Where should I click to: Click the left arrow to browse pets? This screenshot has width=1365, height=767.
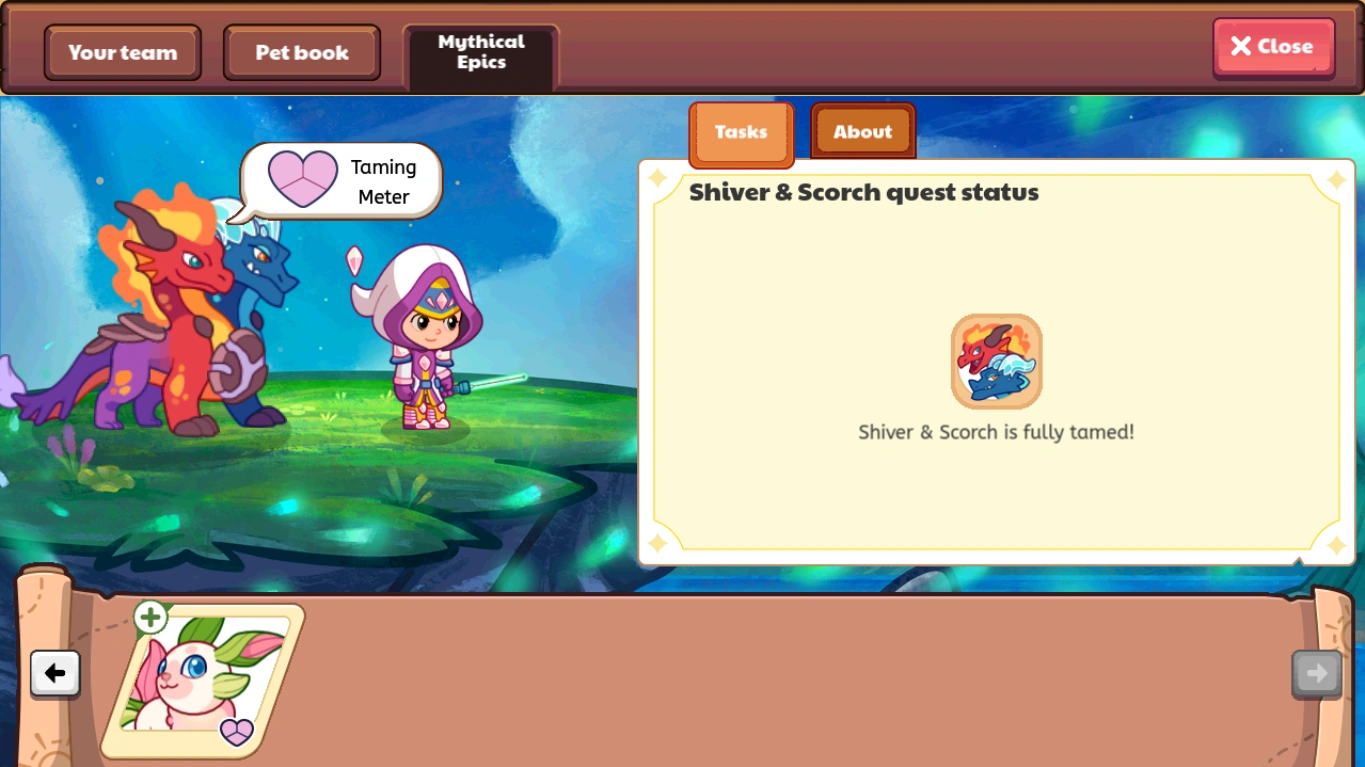(x=55, y=674)
